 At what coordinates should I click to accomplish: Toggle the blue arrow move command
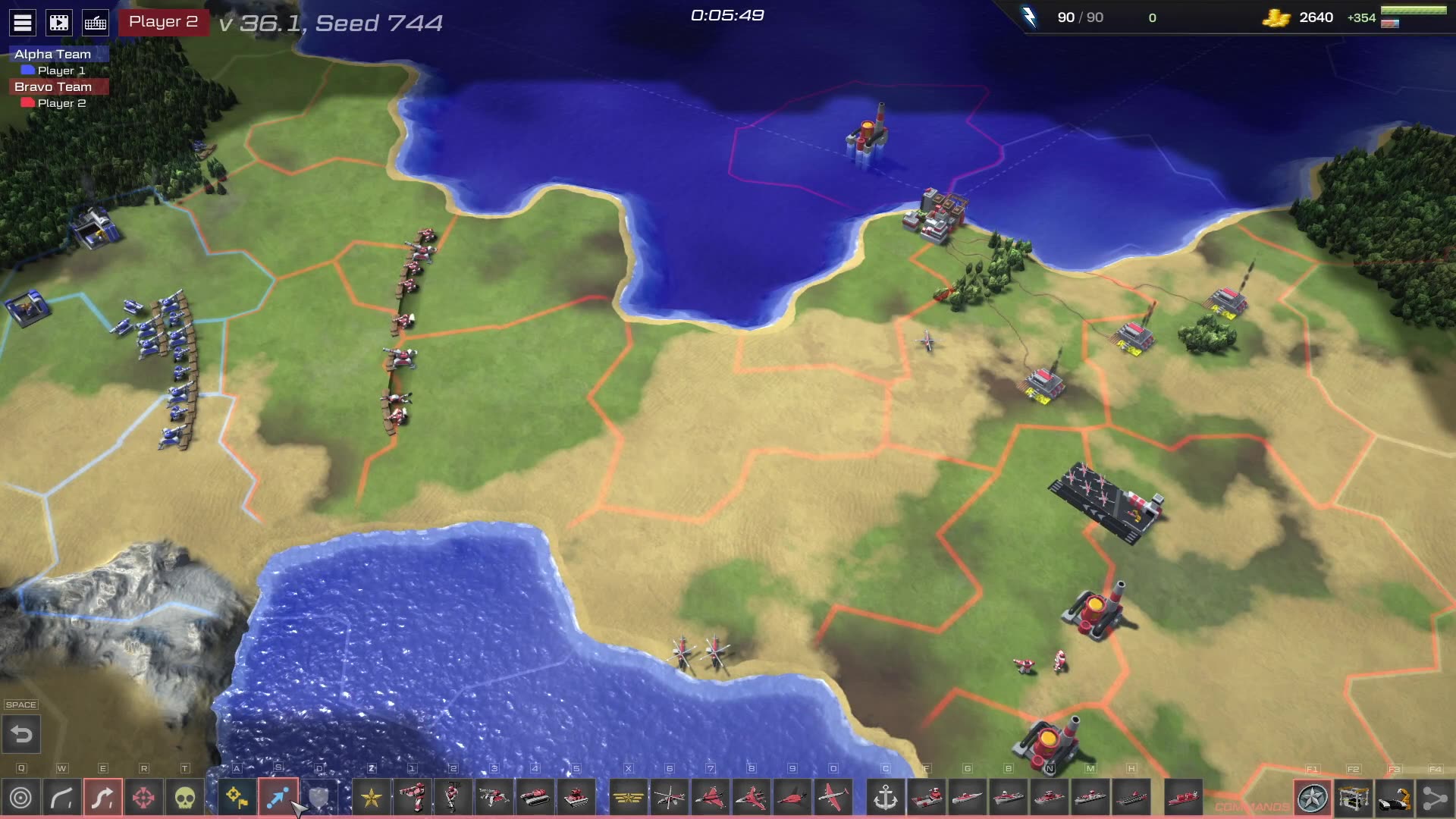tap(278, 798)
